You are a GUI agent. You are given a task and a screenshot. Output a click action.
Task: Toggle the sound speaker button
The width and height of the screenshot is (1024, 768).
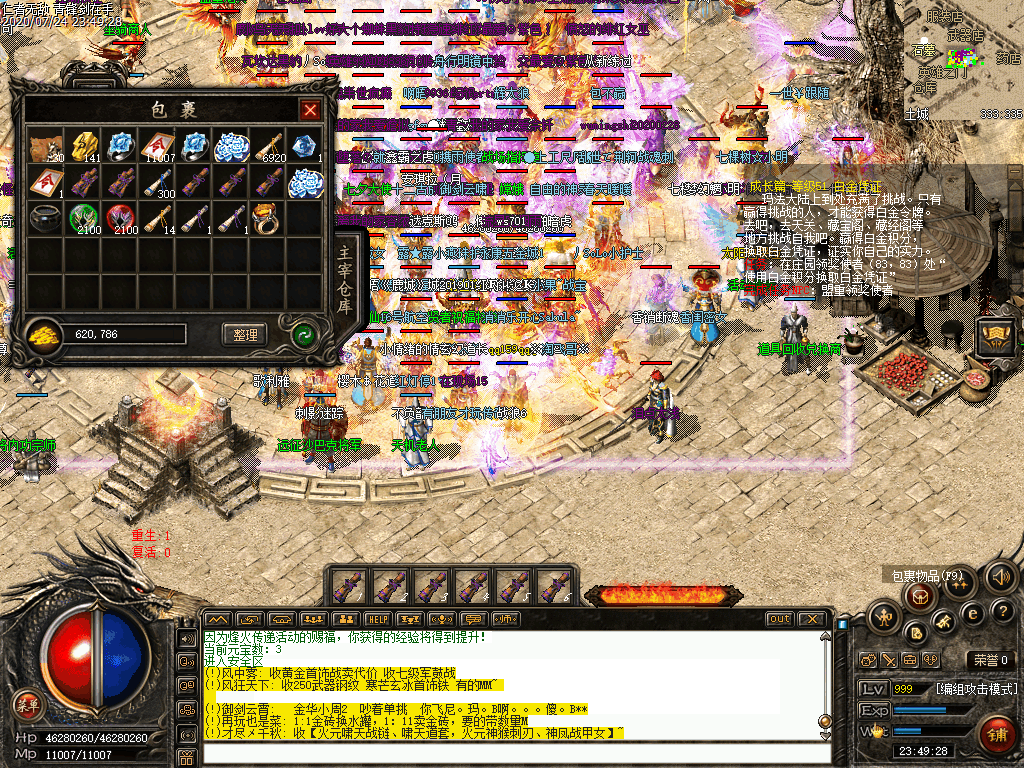(x=999, y=577)
